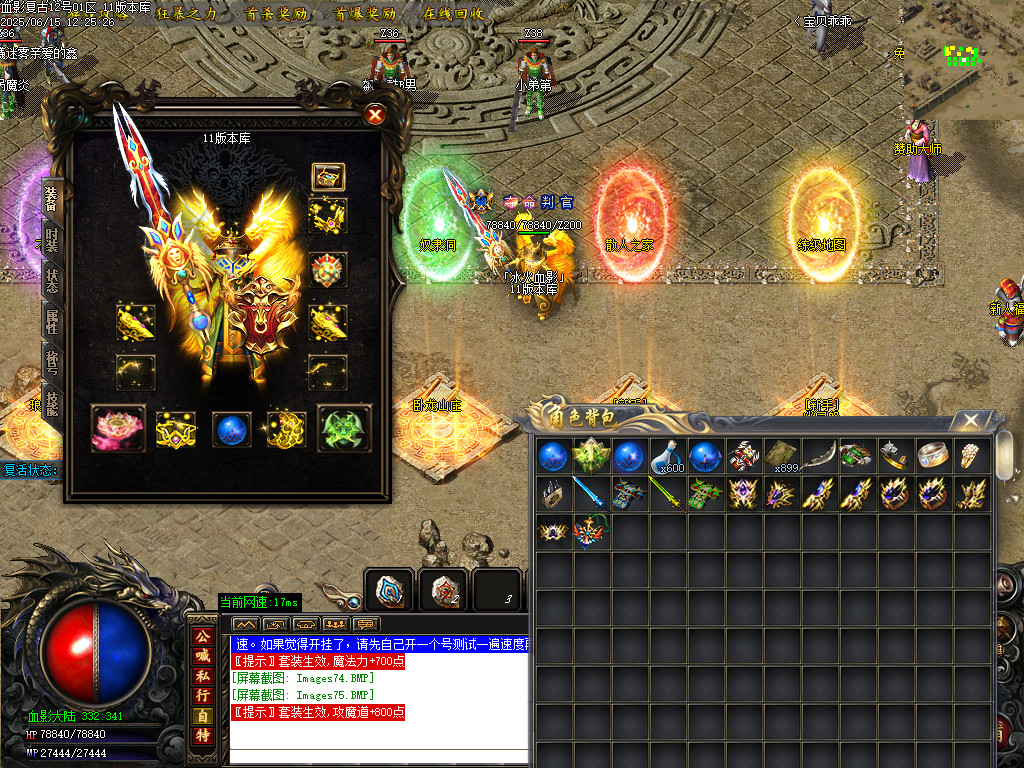Viewport: 1024px width, 768px height.
Task: Close the character equipment panel
Action: (375, 115)
